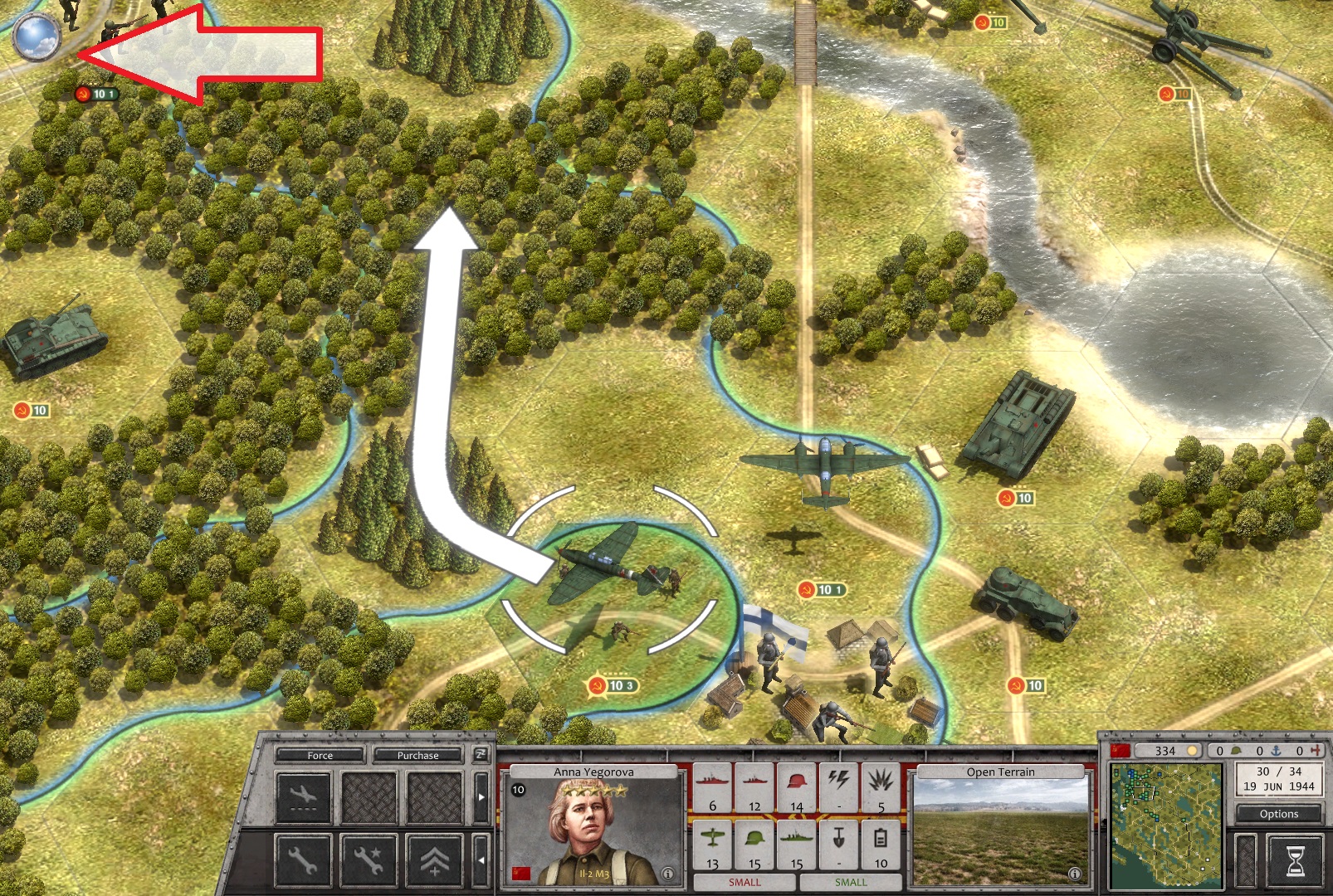Select the single wrench repair action

click(303, 859)
